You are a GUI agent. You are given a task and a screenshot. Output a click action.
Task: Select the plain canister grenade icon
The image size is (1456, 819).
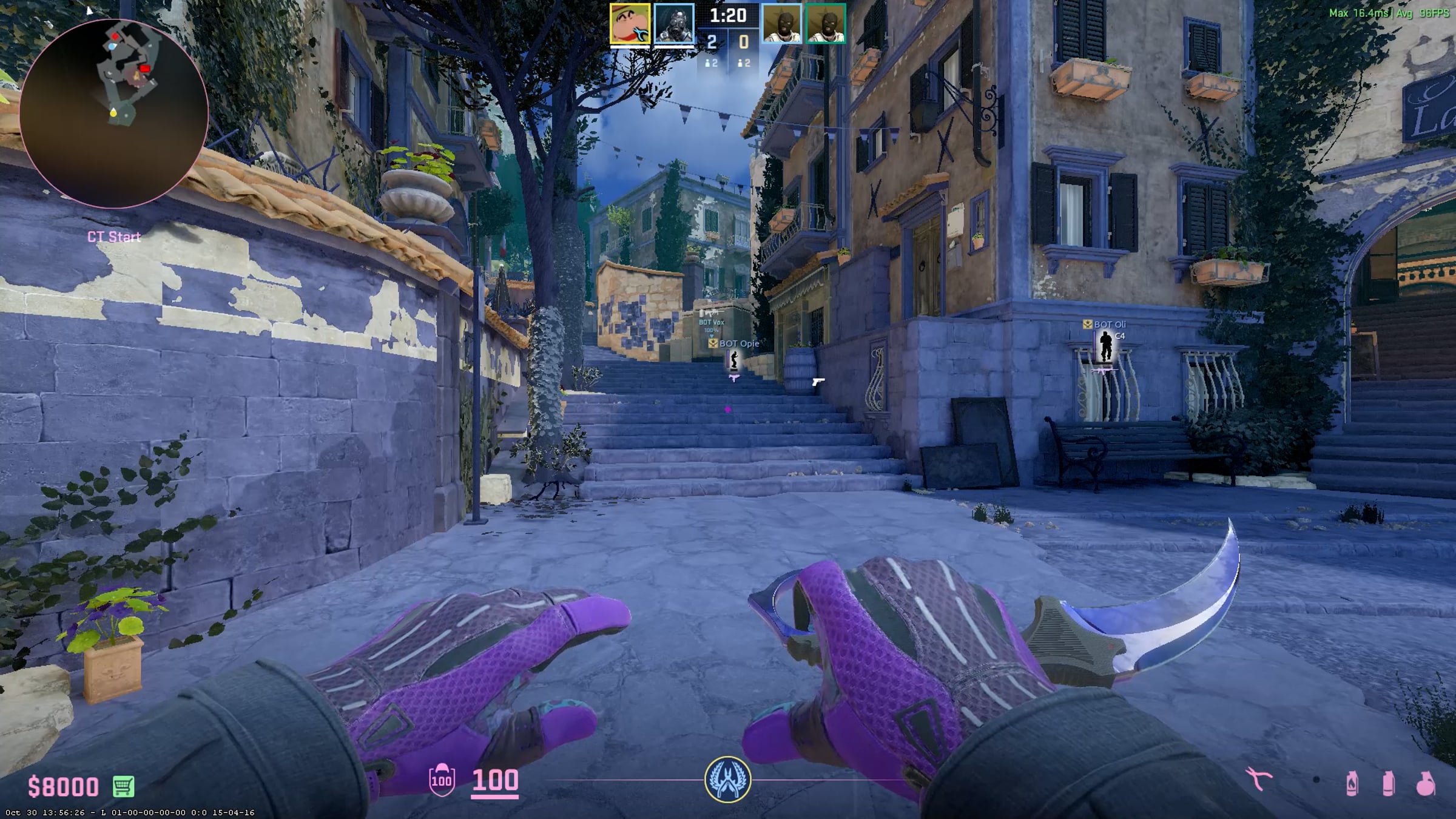point(1389,783)
